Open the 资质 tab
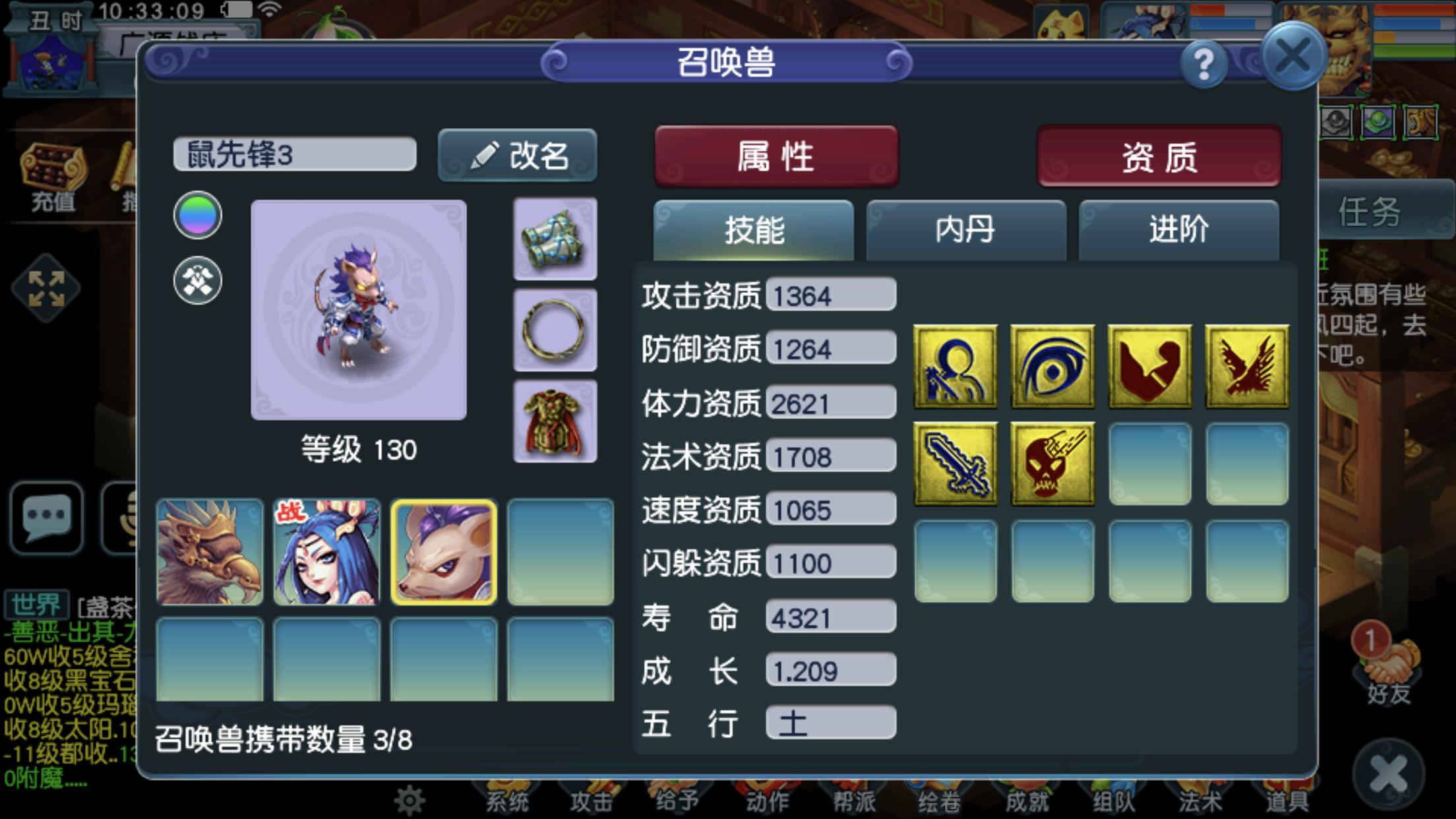This screenshot has width=1456, height=819. 1159,156
